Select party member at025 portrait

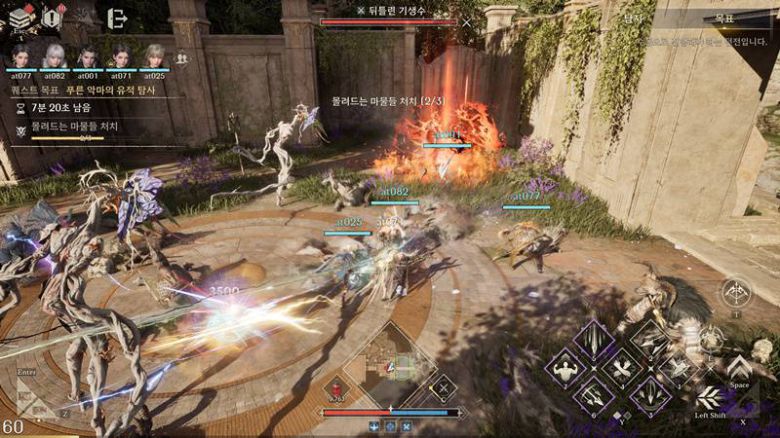154,56
